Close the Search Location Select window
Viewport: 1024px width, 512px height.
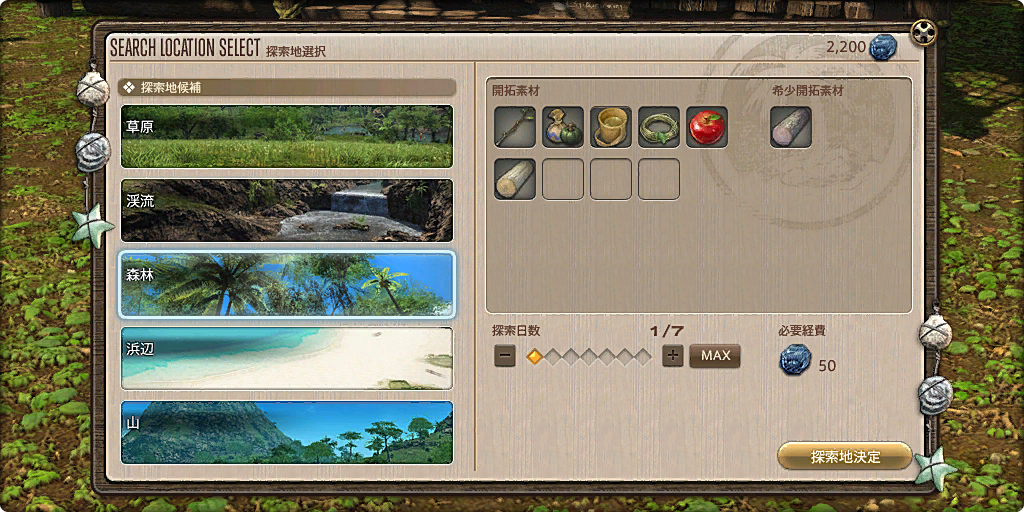[924, 34]
